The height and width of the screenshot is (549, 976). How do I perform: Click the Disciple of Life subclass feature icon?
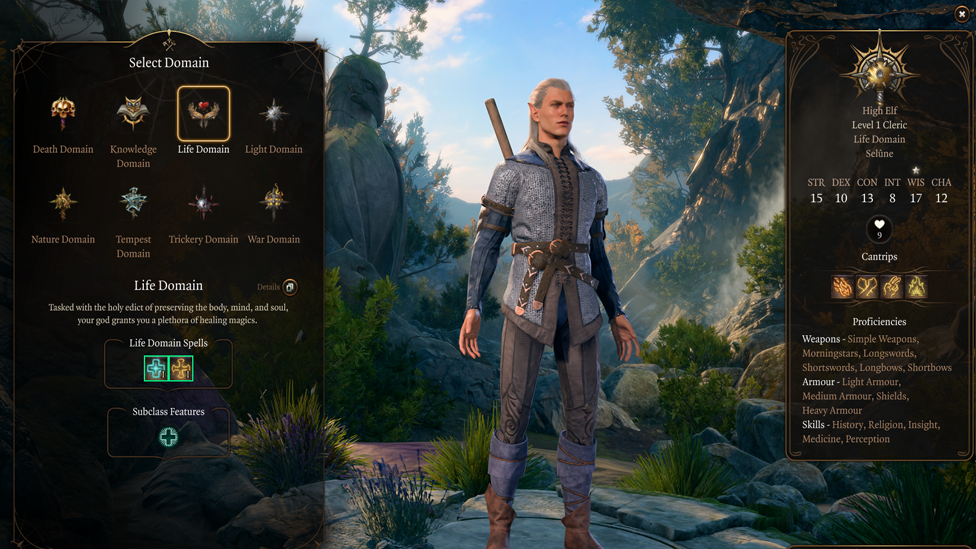pos(168,437)
